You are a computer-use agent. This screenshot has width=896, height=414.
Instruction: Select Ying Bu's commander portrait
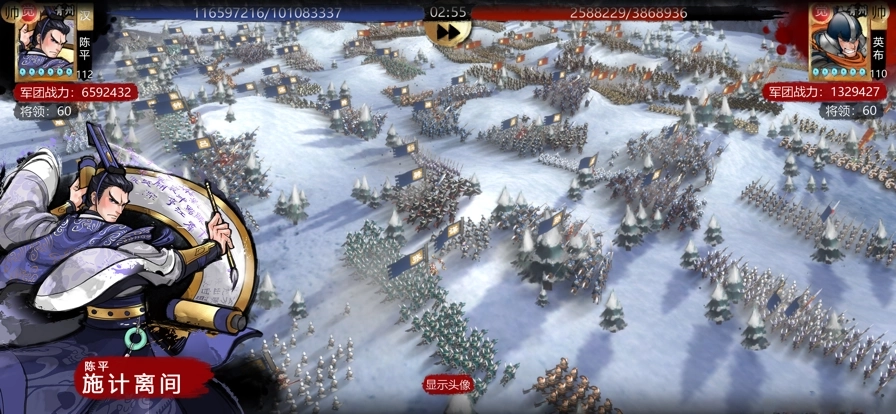[x=838, y=42]
